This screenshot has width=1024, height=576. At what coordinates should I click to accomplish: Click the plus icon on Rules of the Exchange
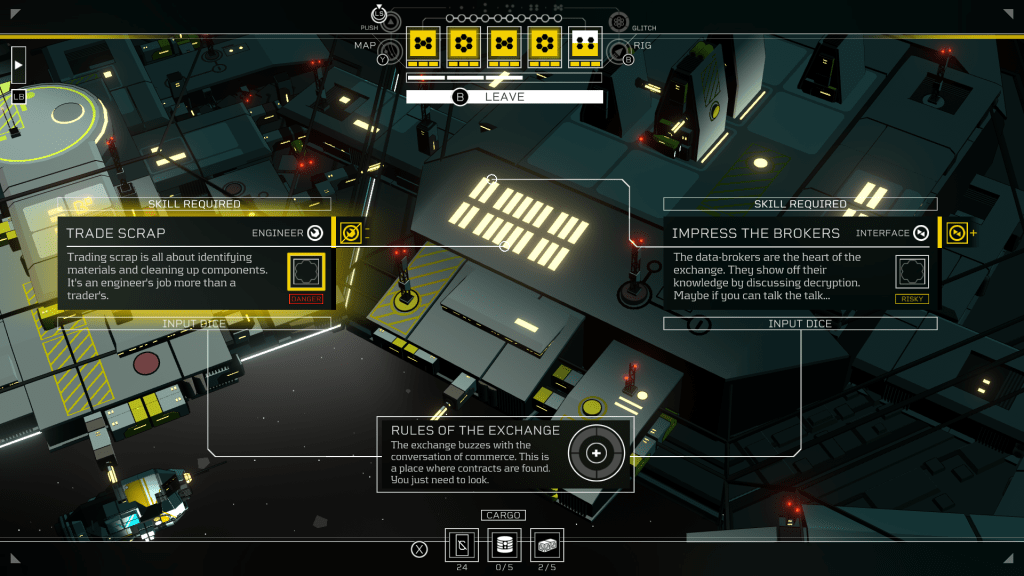click(597, 454)
